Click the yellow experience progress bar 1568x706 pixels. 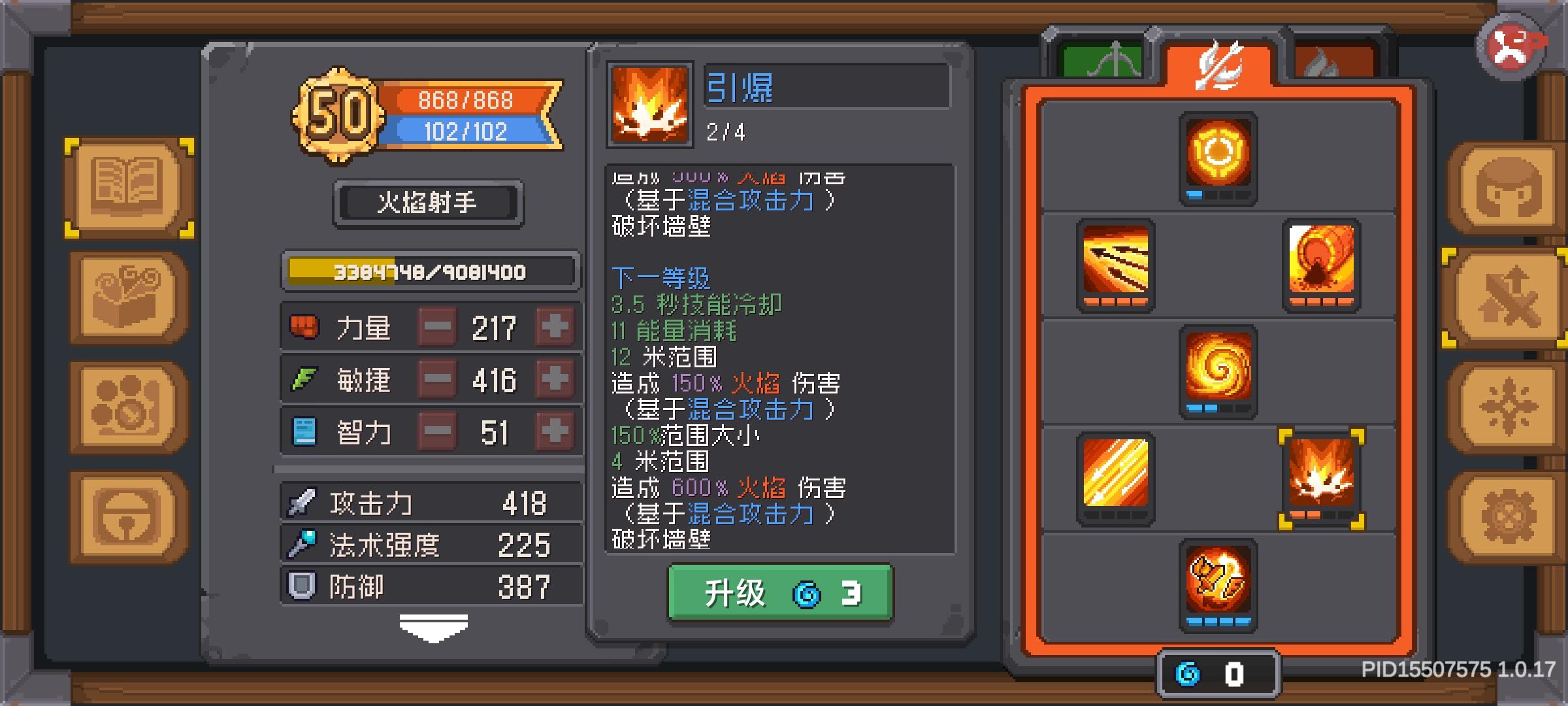[x=430, y=273]
